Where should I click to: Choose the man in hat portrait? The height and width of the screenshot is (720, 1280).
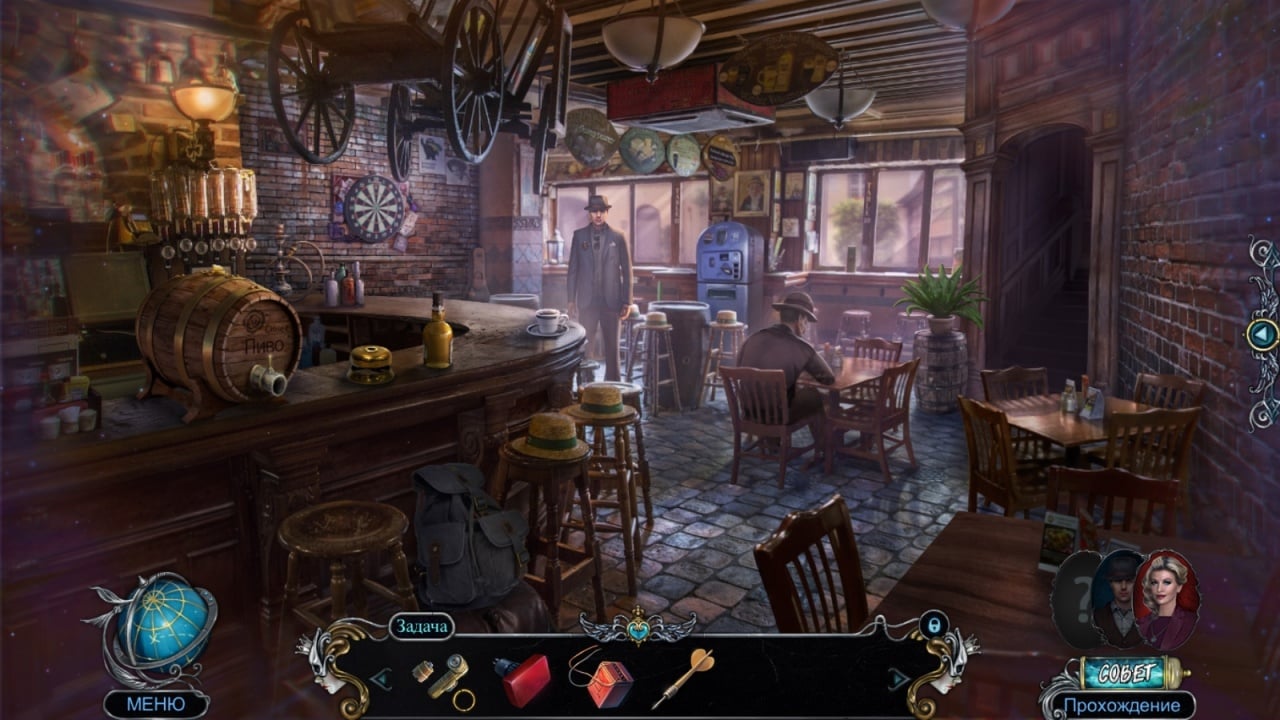tap(1117, 597)
